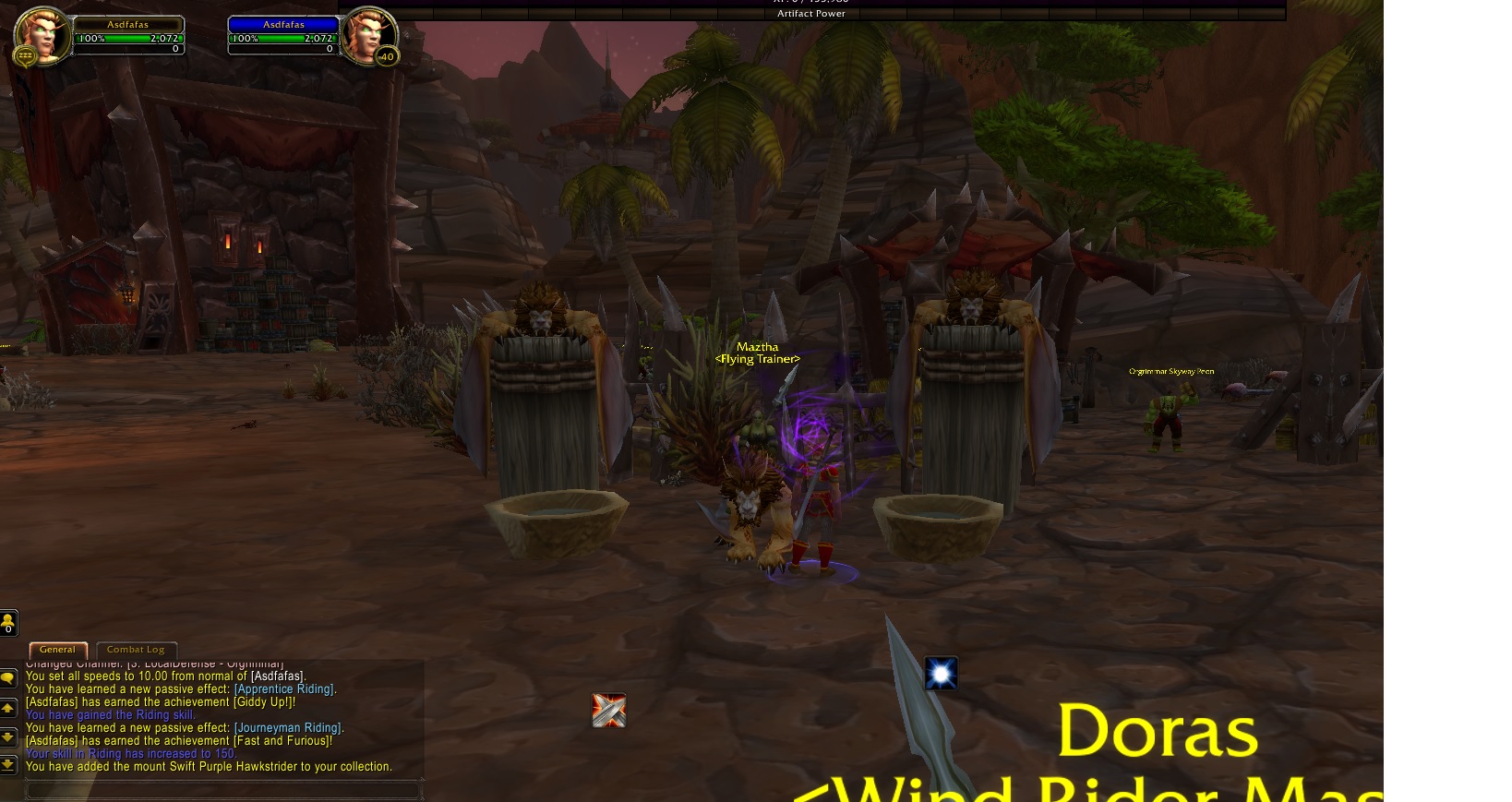This screenshot has height=802, width=1512.
Task: Activate the glowing white orb spell icon
Action: (941, 674)
